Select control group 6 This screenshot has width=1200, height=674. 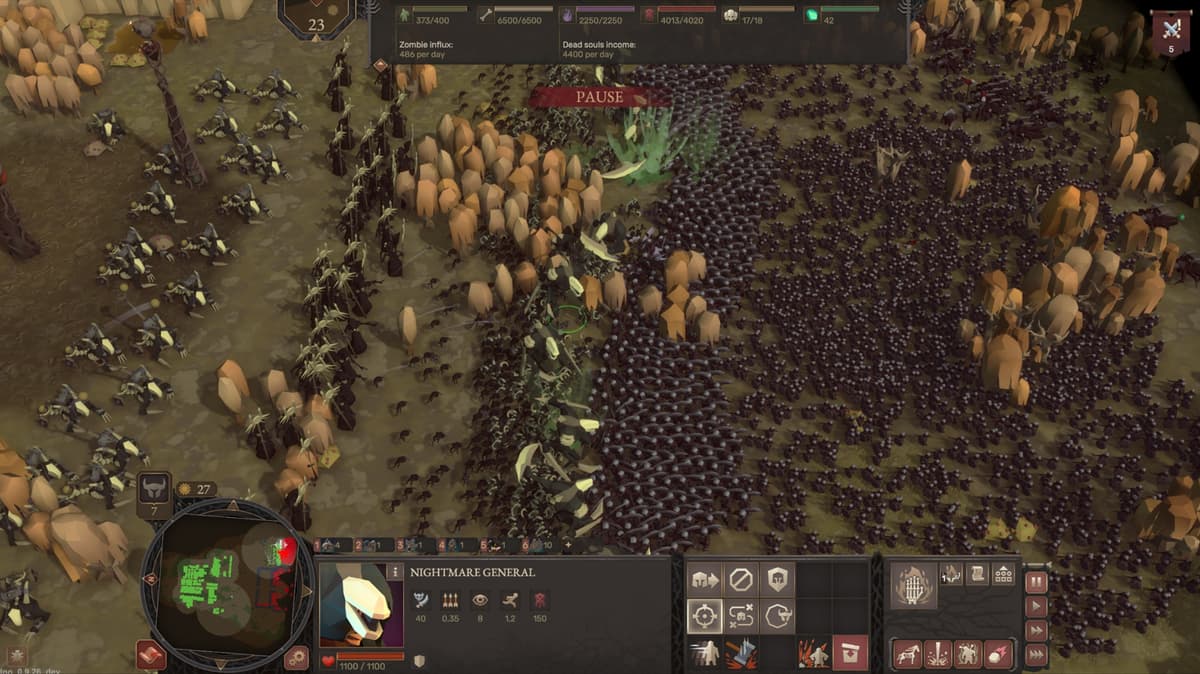(531, 545)
